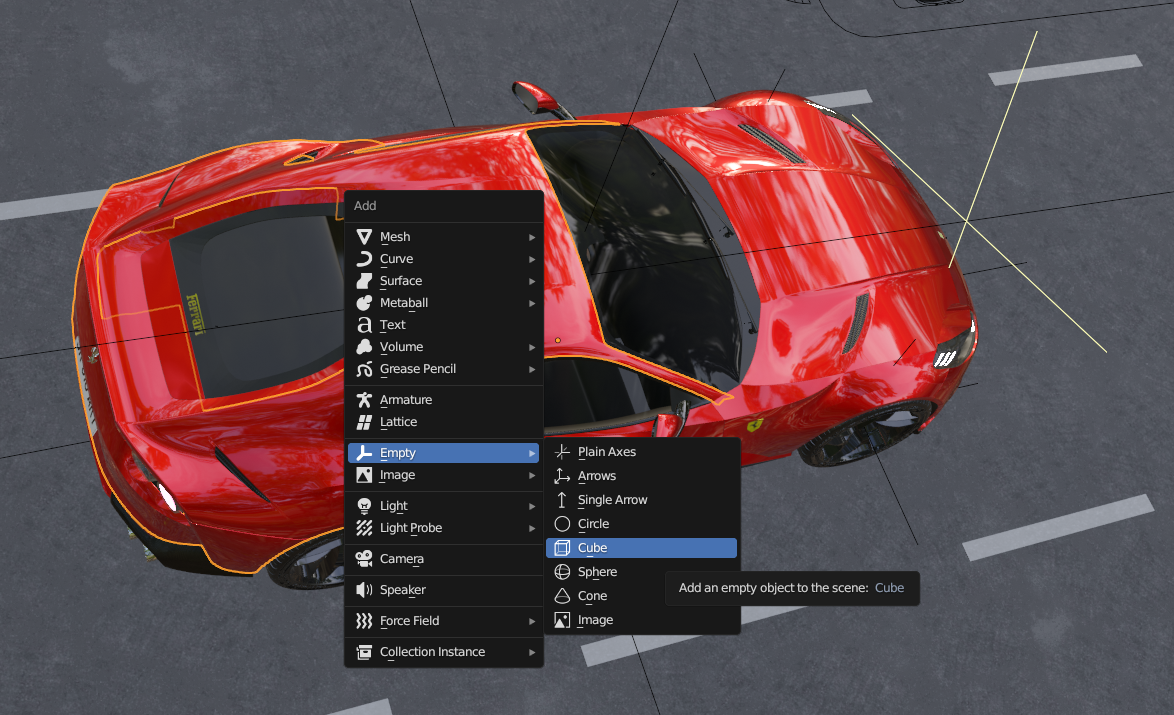Pick the Cone empty type
This screenshot has height=715, width=1174.
[x=592, y=596]
